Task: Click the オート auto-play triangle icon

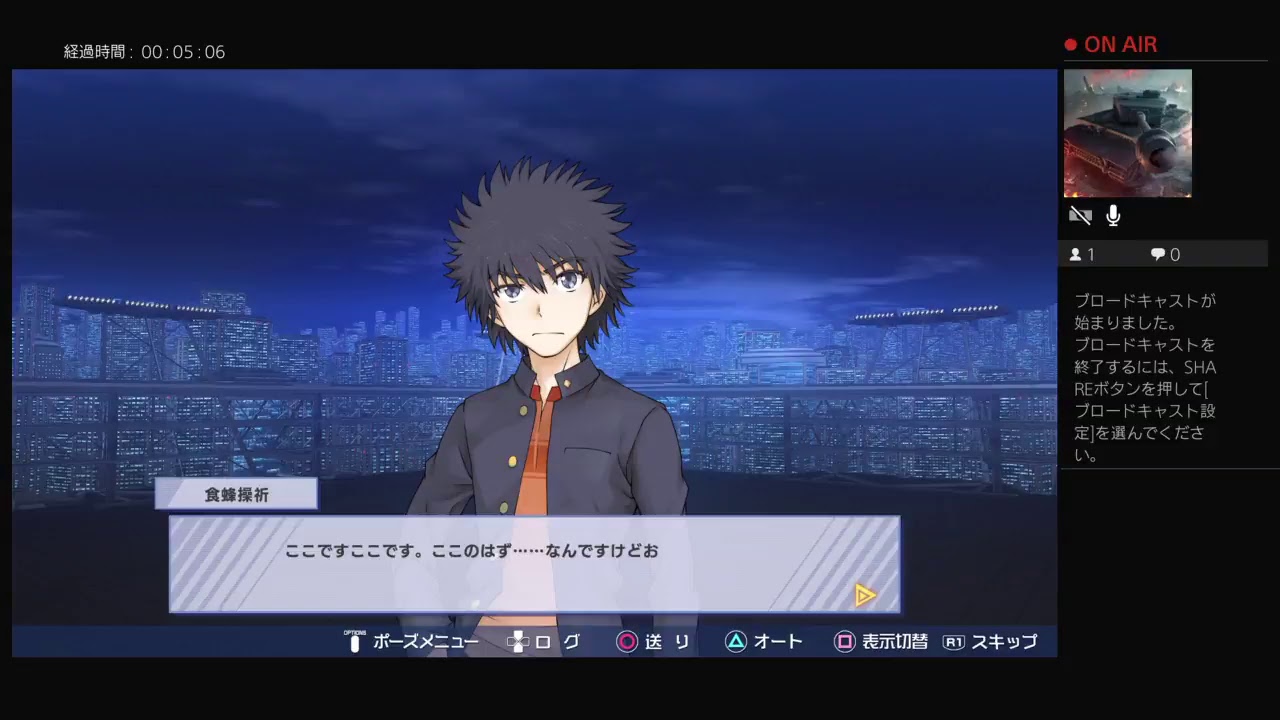Action: pyautogui.click(x=736, y=642)
